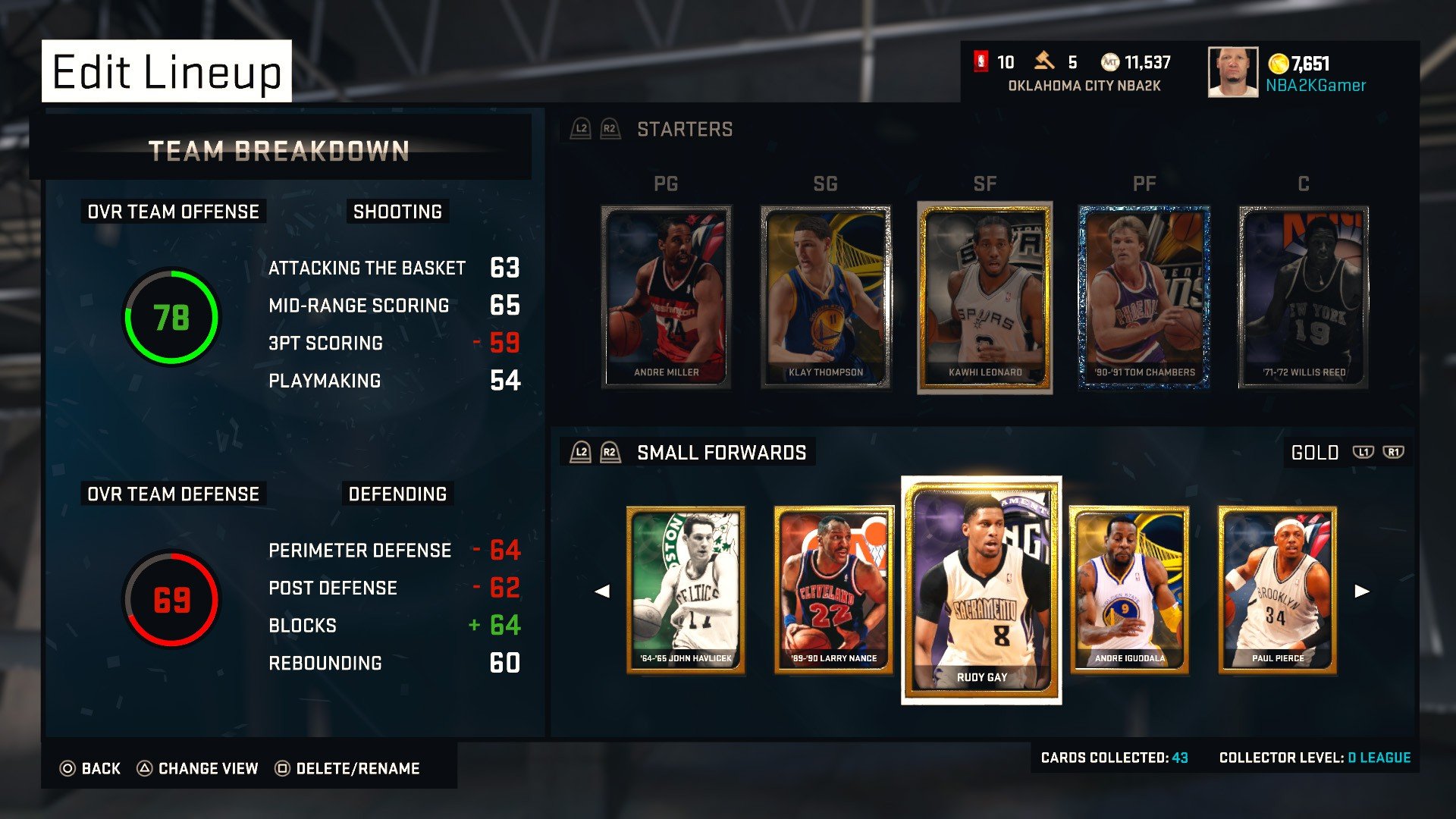Click the R2 trigger icon near Small Forwards

point(609,452)
